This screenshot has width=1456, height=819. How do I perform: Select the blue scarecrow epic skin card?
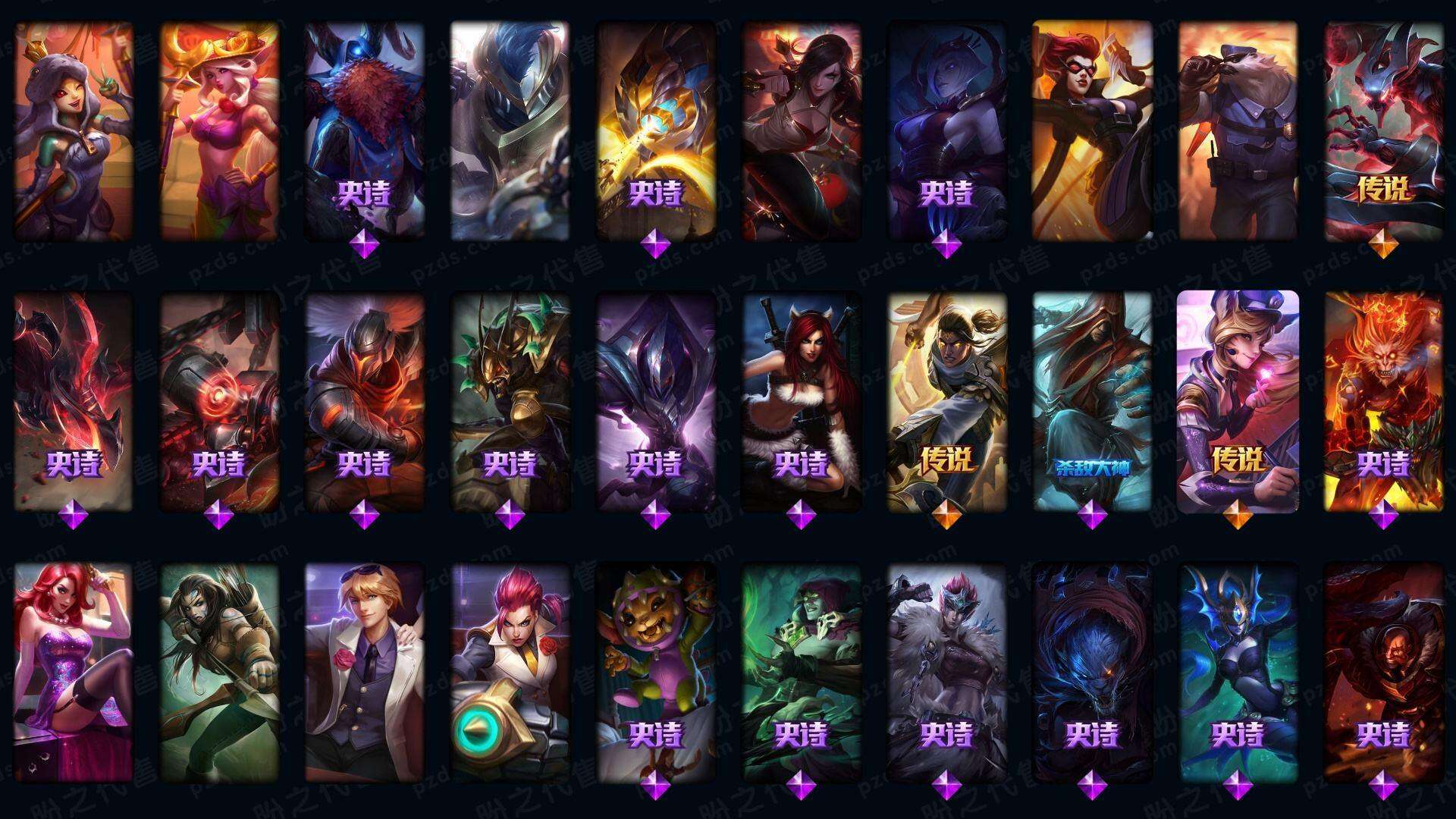coord(364,130)
